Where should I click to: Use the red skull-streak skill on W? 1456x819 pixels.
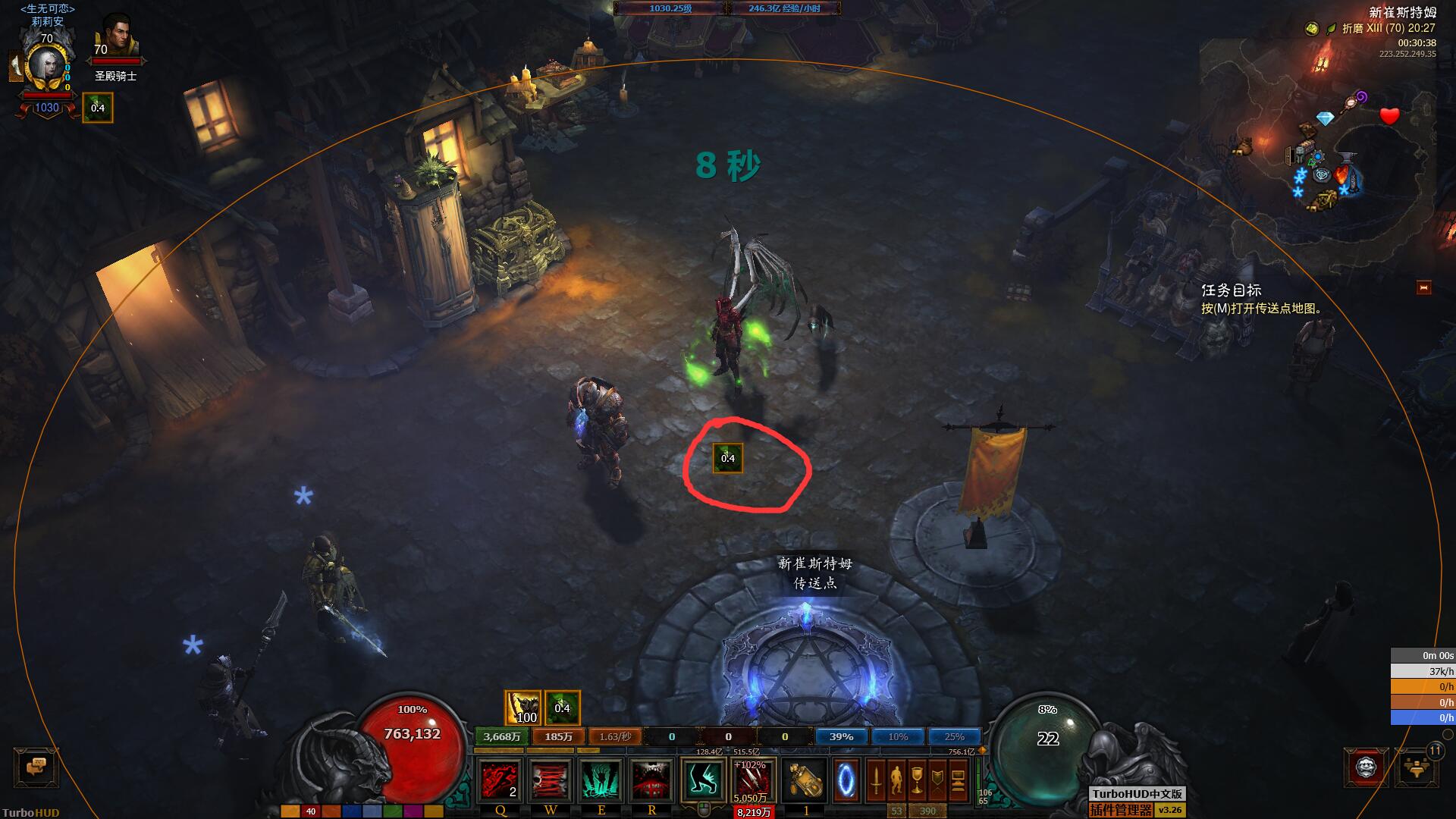tap(551, 780)
